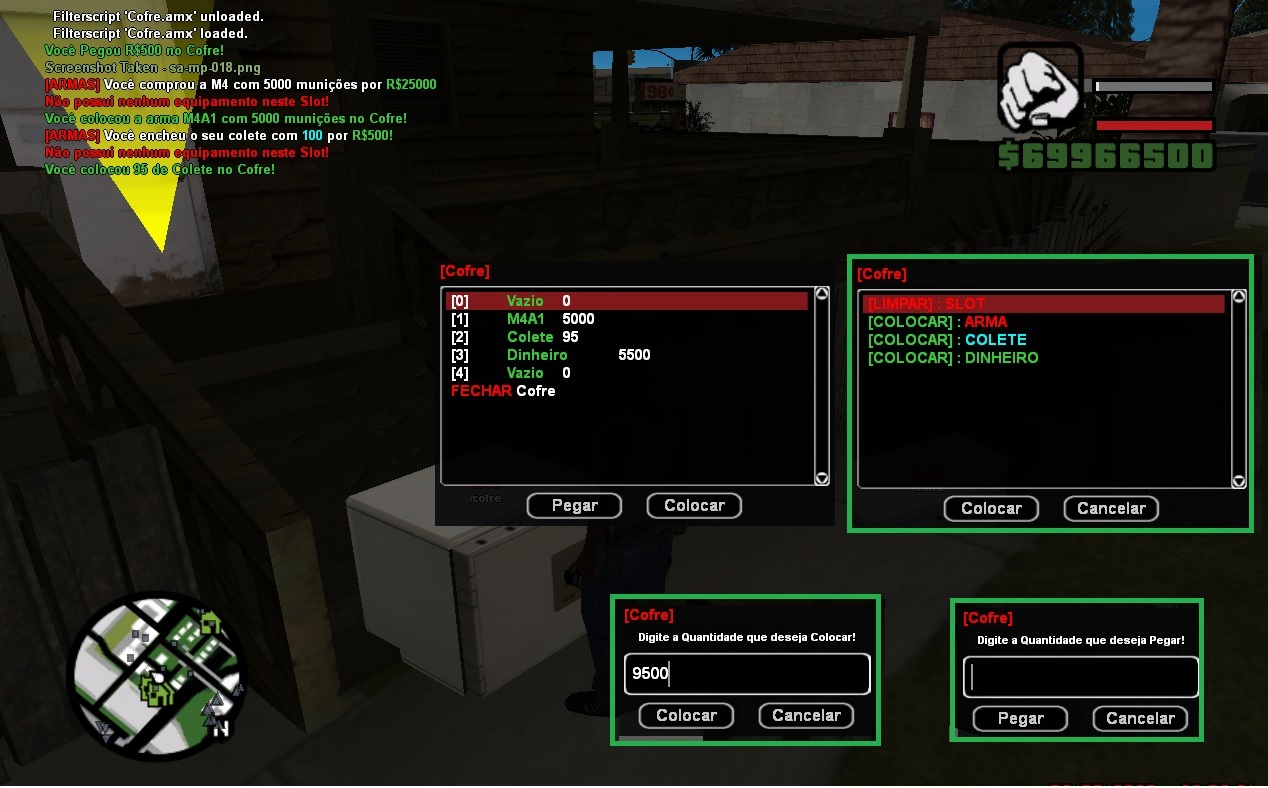Confirm Colocar under the LIMPAR/COLOCAR options list
Image resolution: width=1268 pixels, height=788 pixels.
point(991,509)
